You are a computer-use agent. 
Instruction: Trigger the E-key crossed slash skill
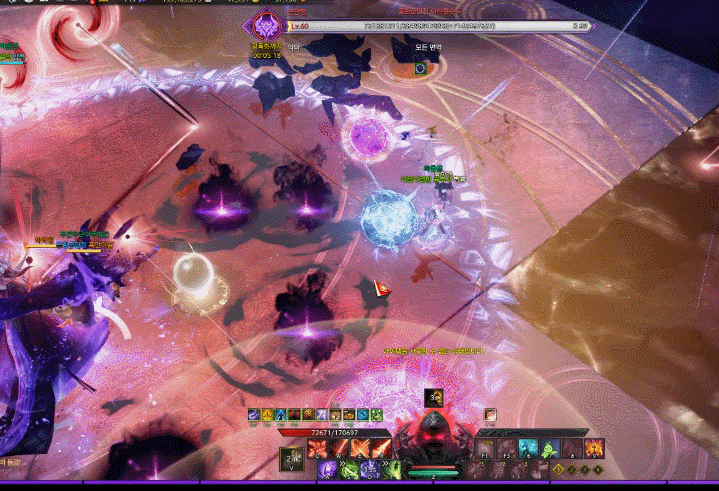[359, 448]
